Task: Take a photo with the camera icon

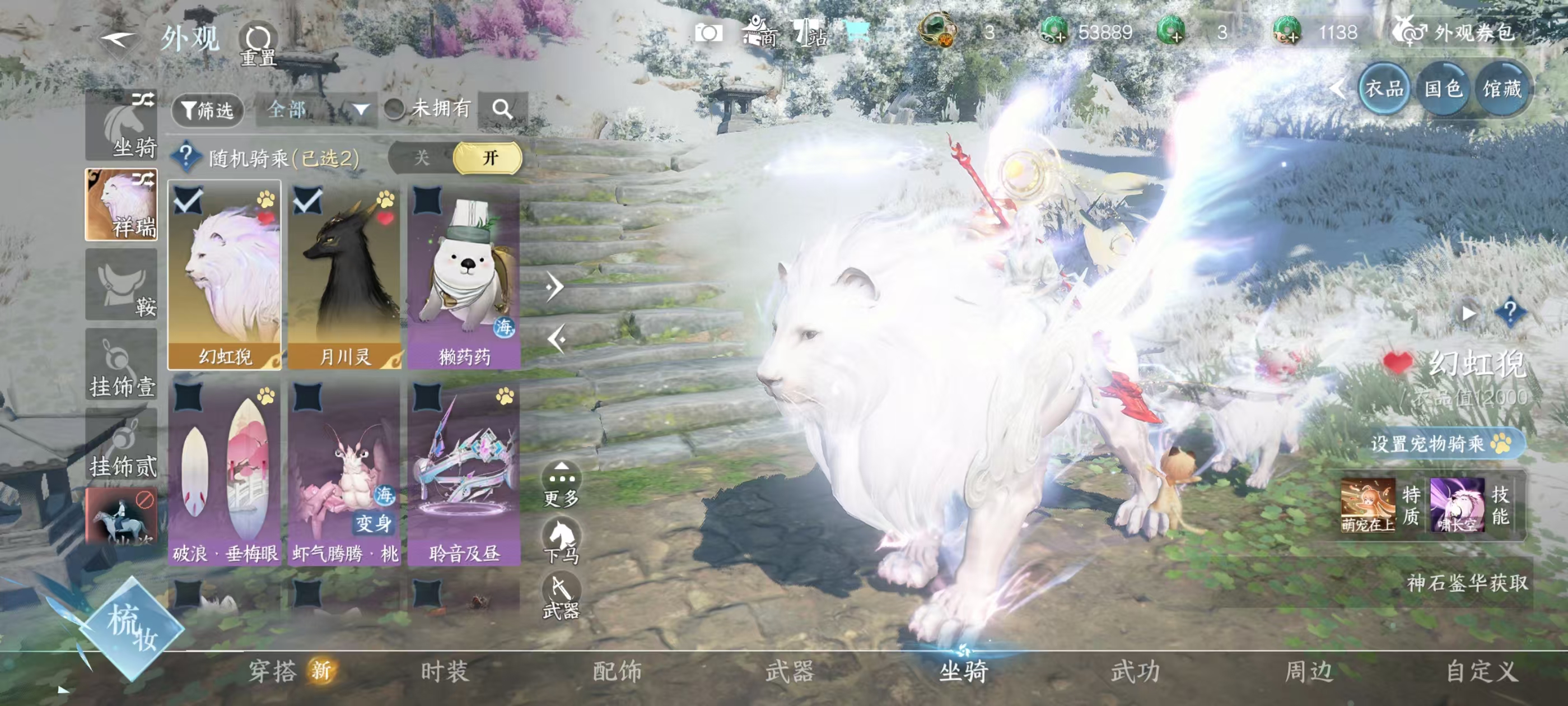Action: tap(708, 33)
